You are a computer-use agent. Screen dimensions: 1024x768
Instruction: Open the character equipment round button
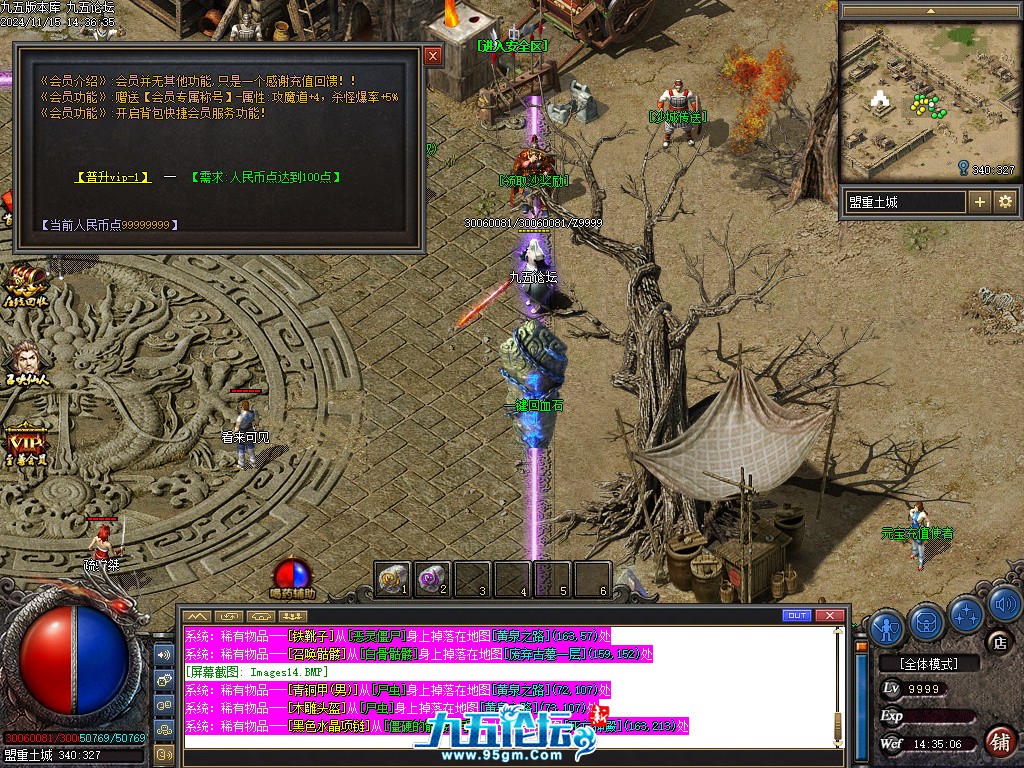(886, 626)
